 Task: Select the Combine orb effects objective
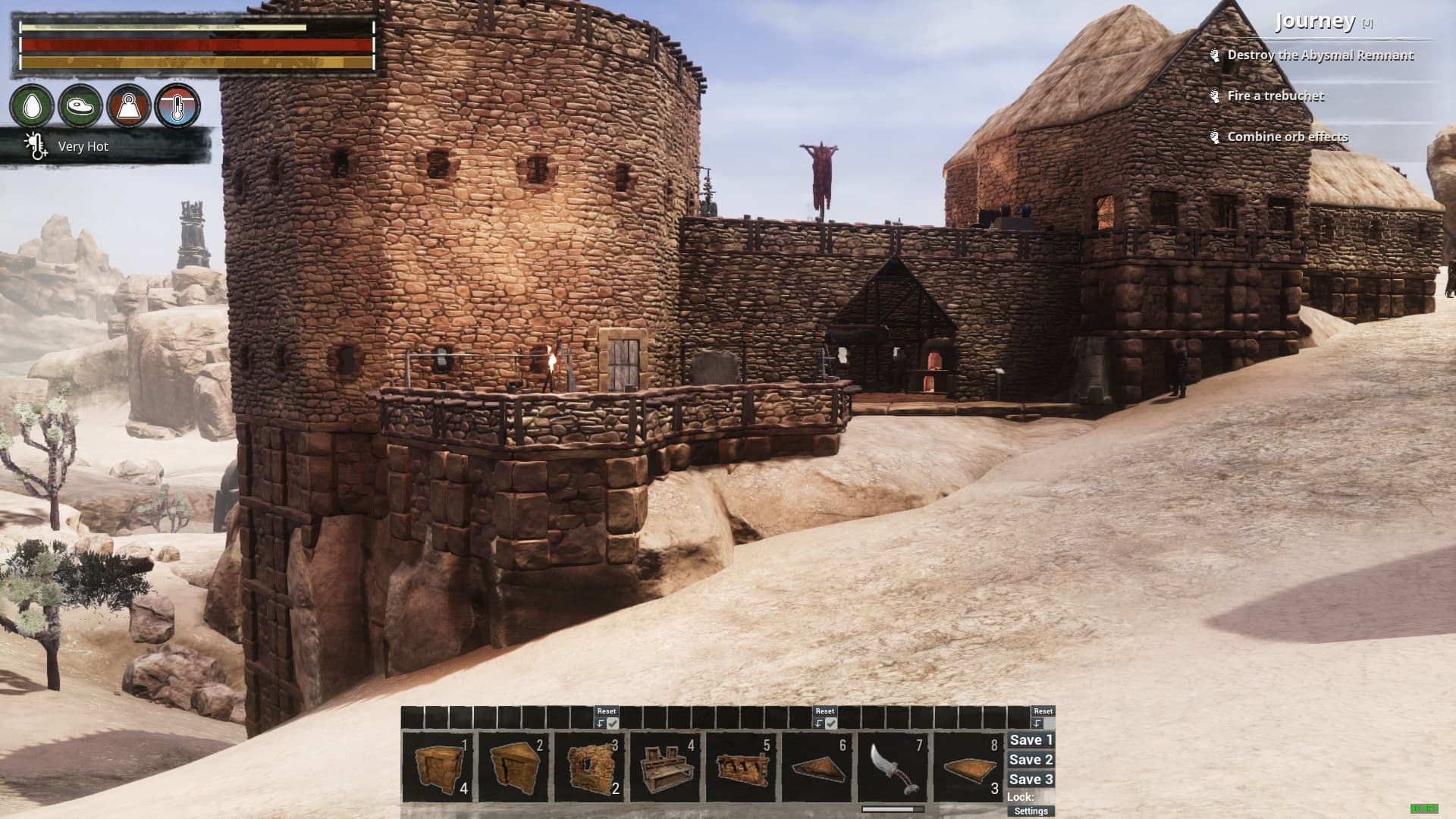[1288, 137]
